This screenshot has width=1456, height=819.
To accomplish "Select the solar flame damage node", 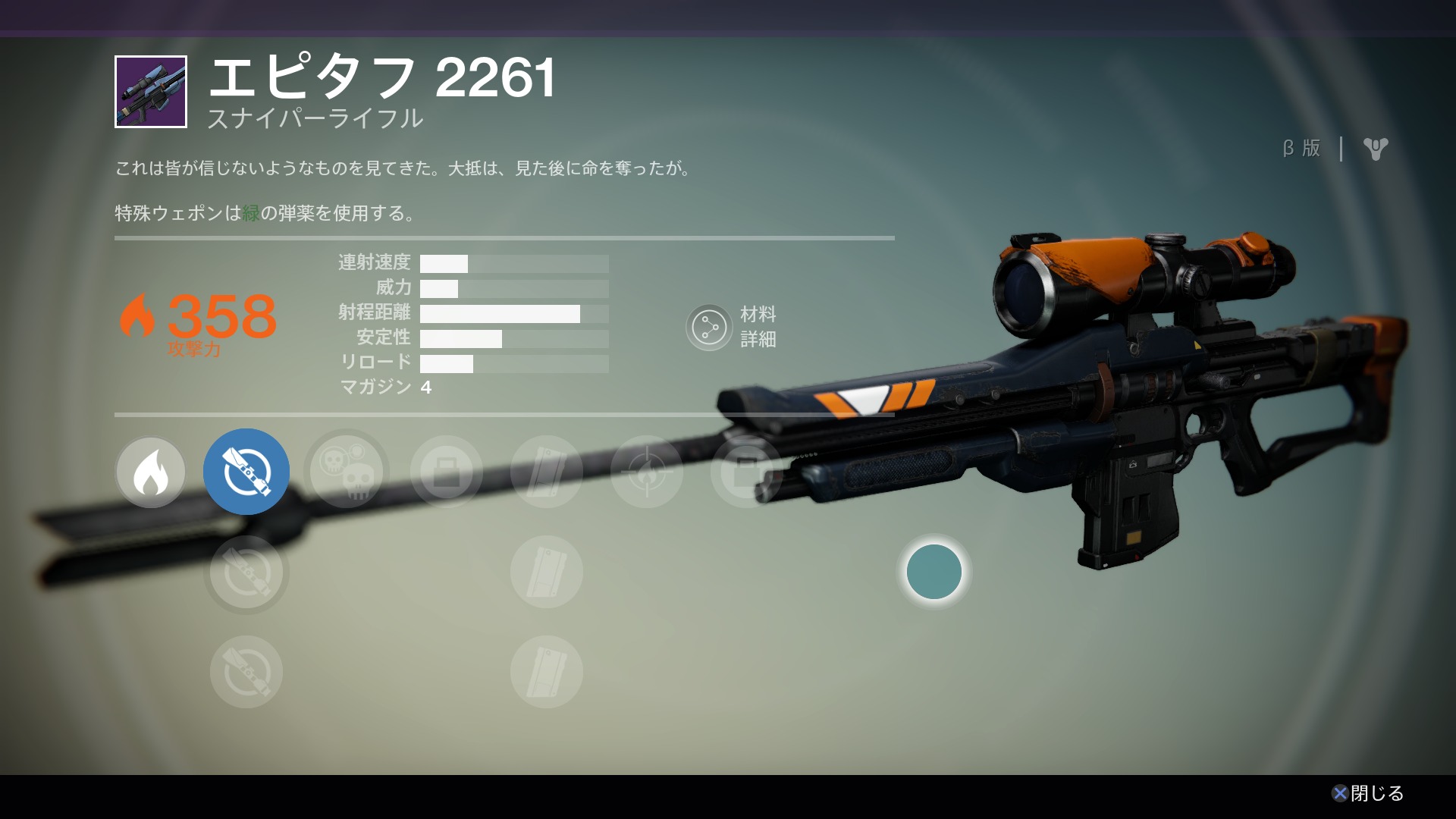I will (x=150, y=472).
